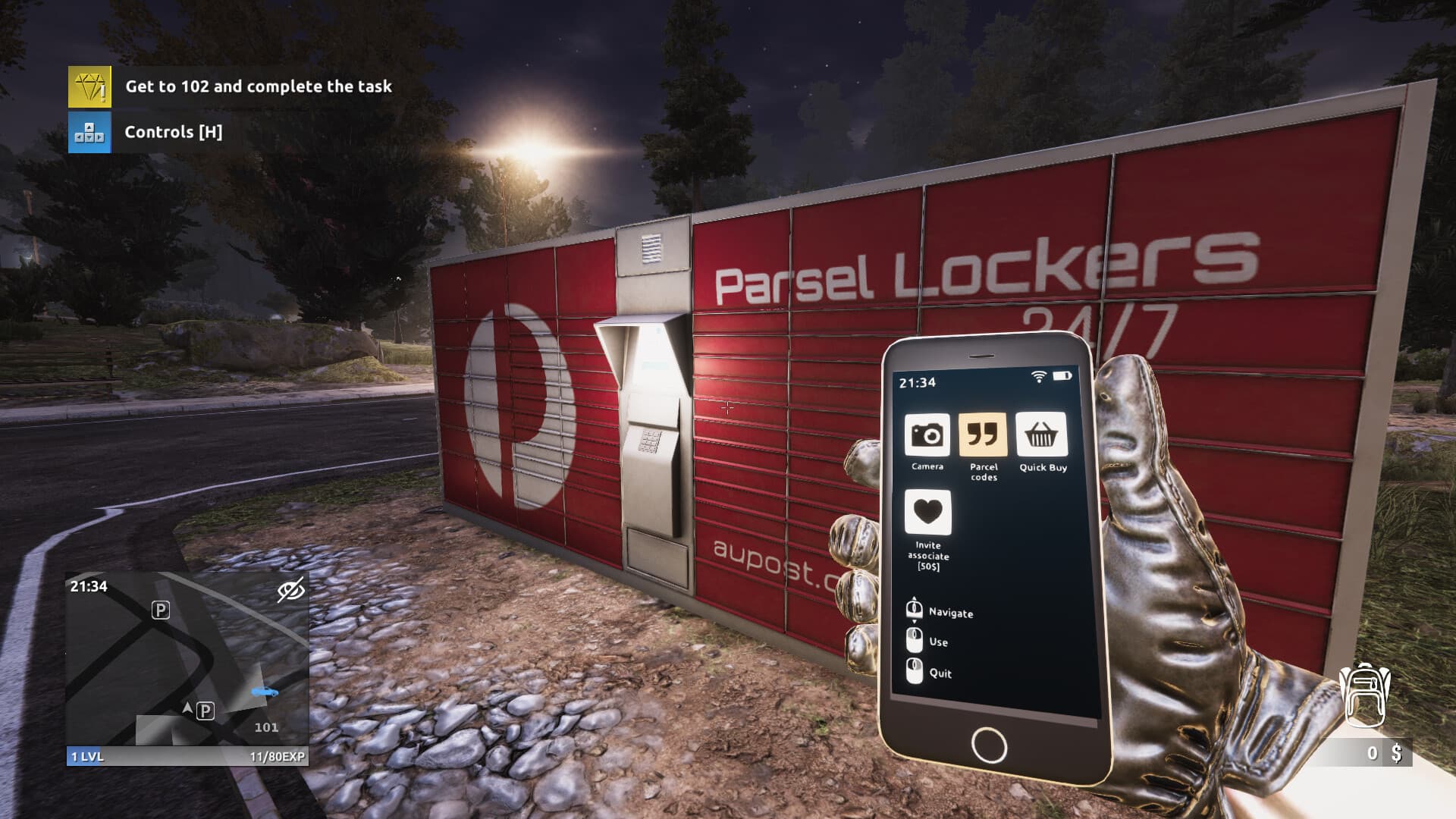Screen dimensions: 1456x819
Task: Click the 'Get to 102' objective banner
Action: (260, 86)
